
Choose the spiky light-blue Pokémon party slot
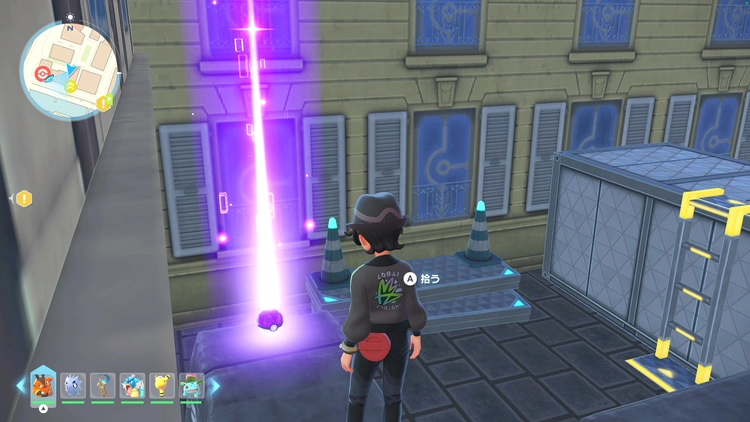tap(74, 385)
